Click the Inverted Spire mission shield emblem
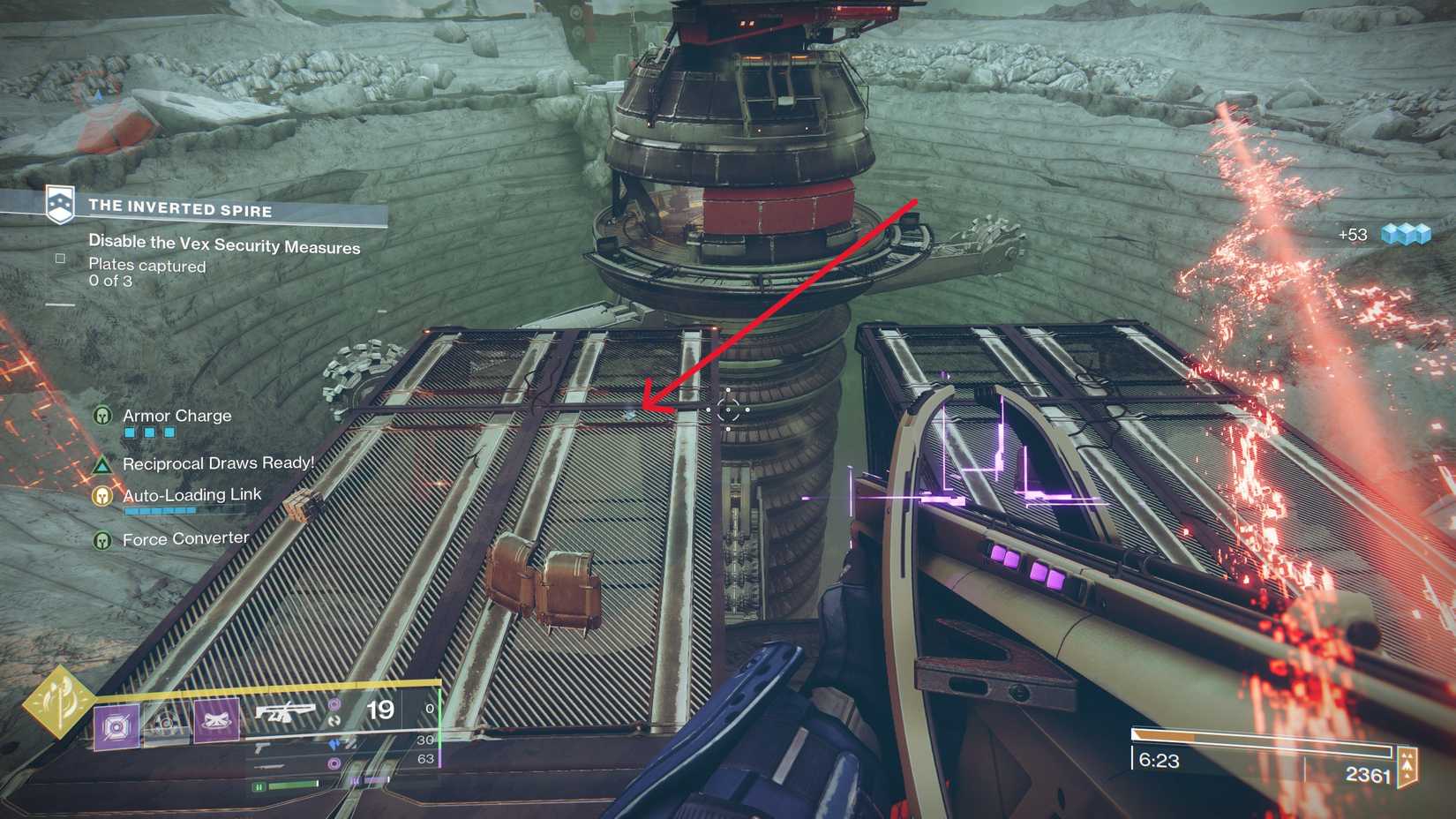 60,204
